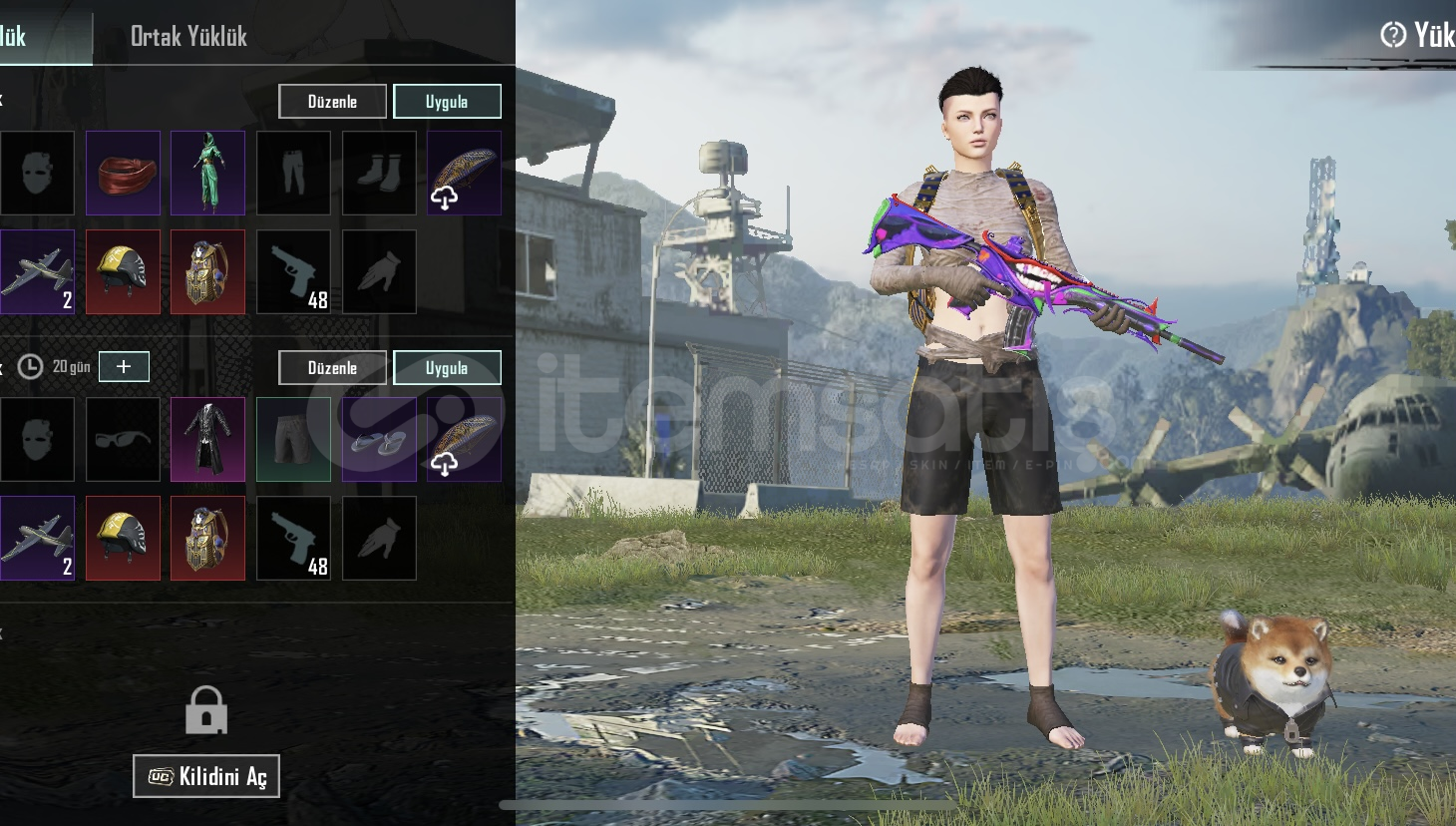Pick the shorts slot
Screen dimensions: 1456x826
point(293,440)
